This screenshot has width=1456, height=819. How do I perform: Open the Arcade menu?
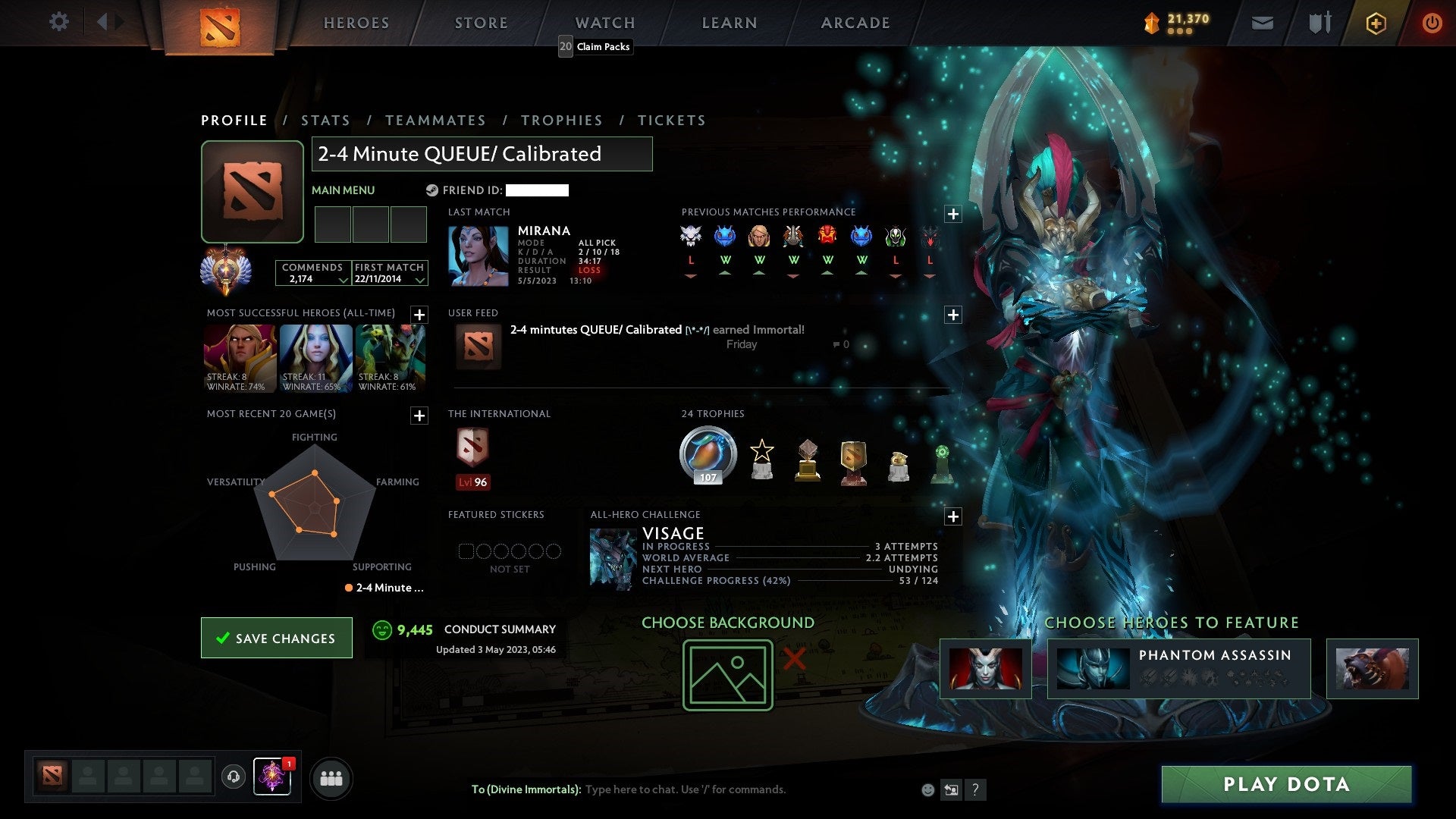pyautogui.click(x=855, y=23)
